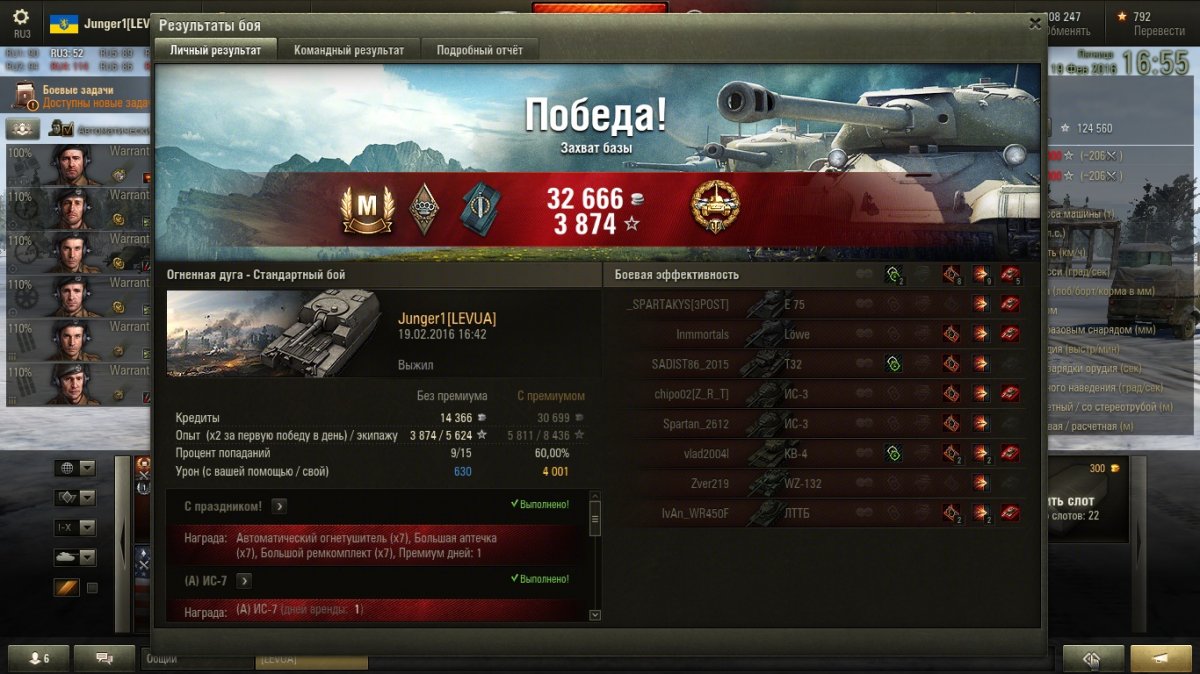Viewport: 1200px width, 674px height.
Task: Switch to the Командный результат tab
Action: click(349, 50)
